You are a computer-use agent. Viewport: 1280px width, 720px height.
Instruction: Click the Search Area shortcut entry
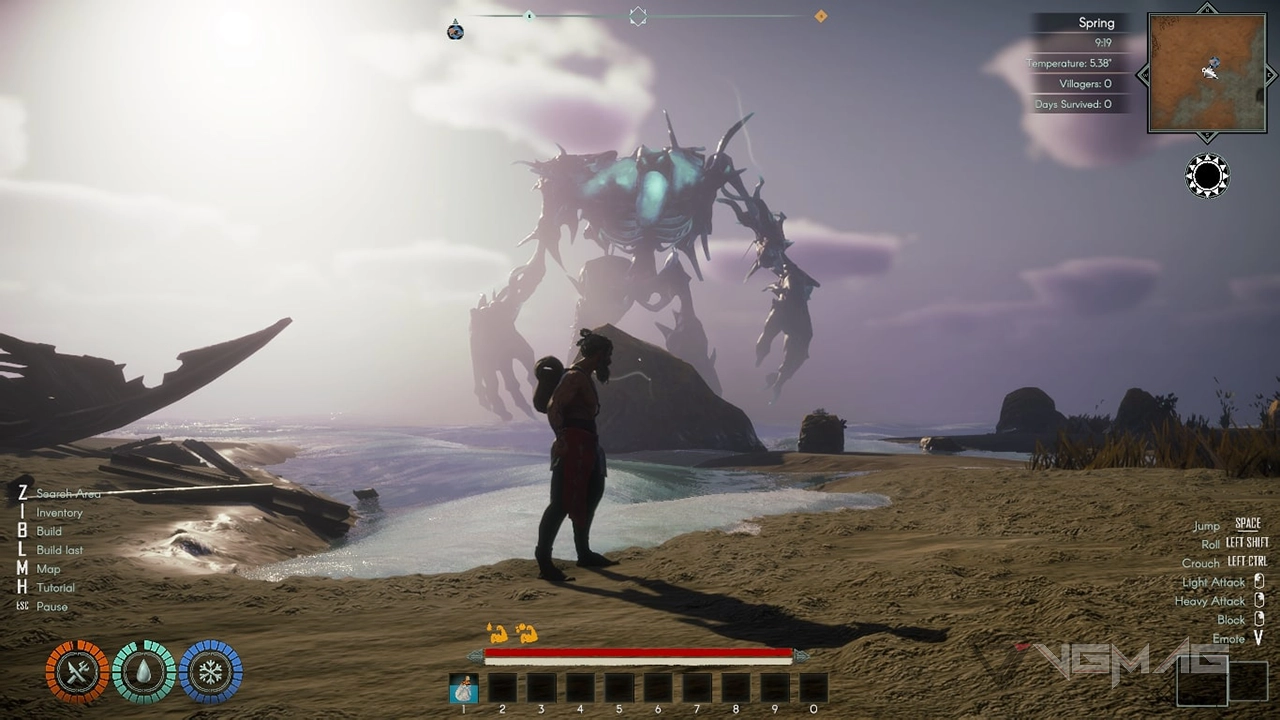tap(68, 494)
